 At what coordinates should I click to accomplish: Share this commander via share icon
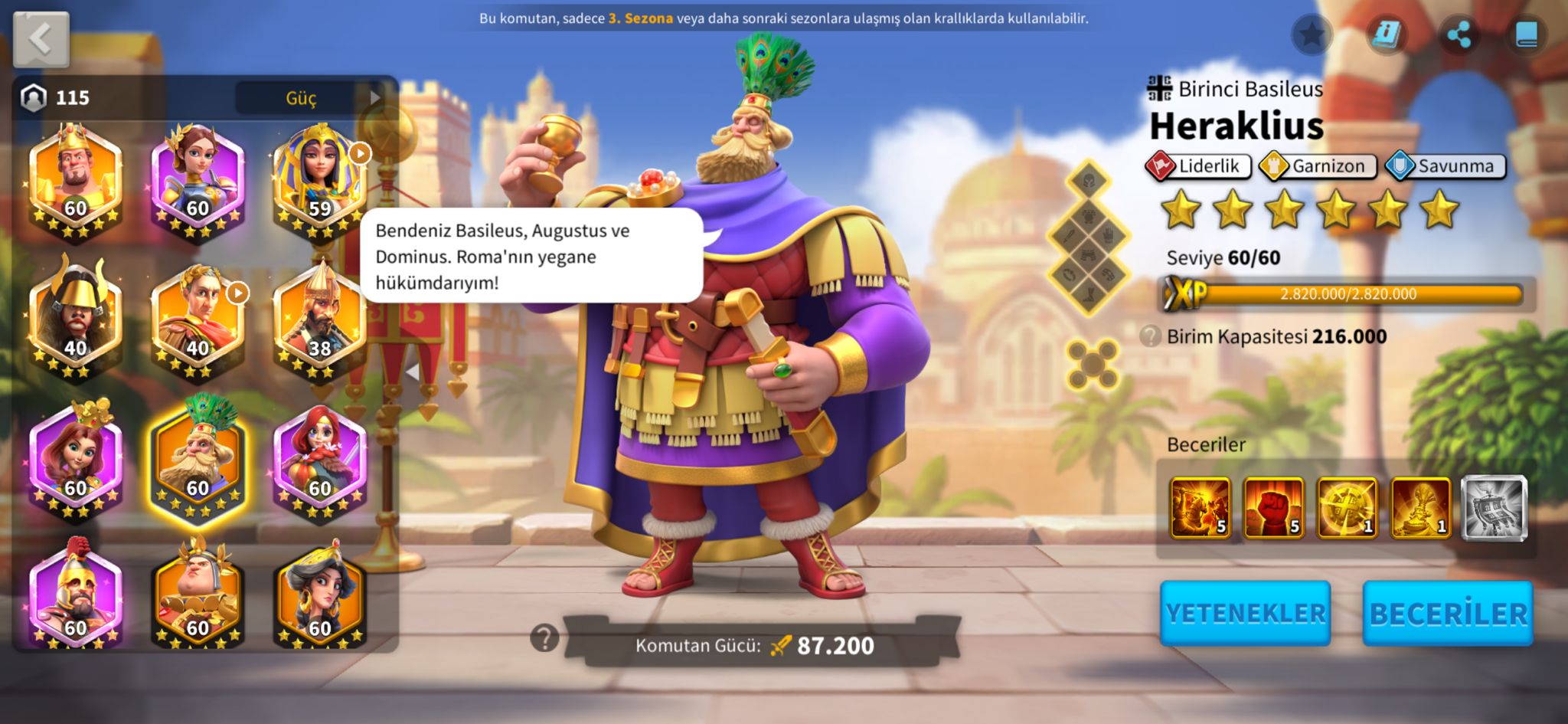pyautogui.click(x=1459, y=34)
